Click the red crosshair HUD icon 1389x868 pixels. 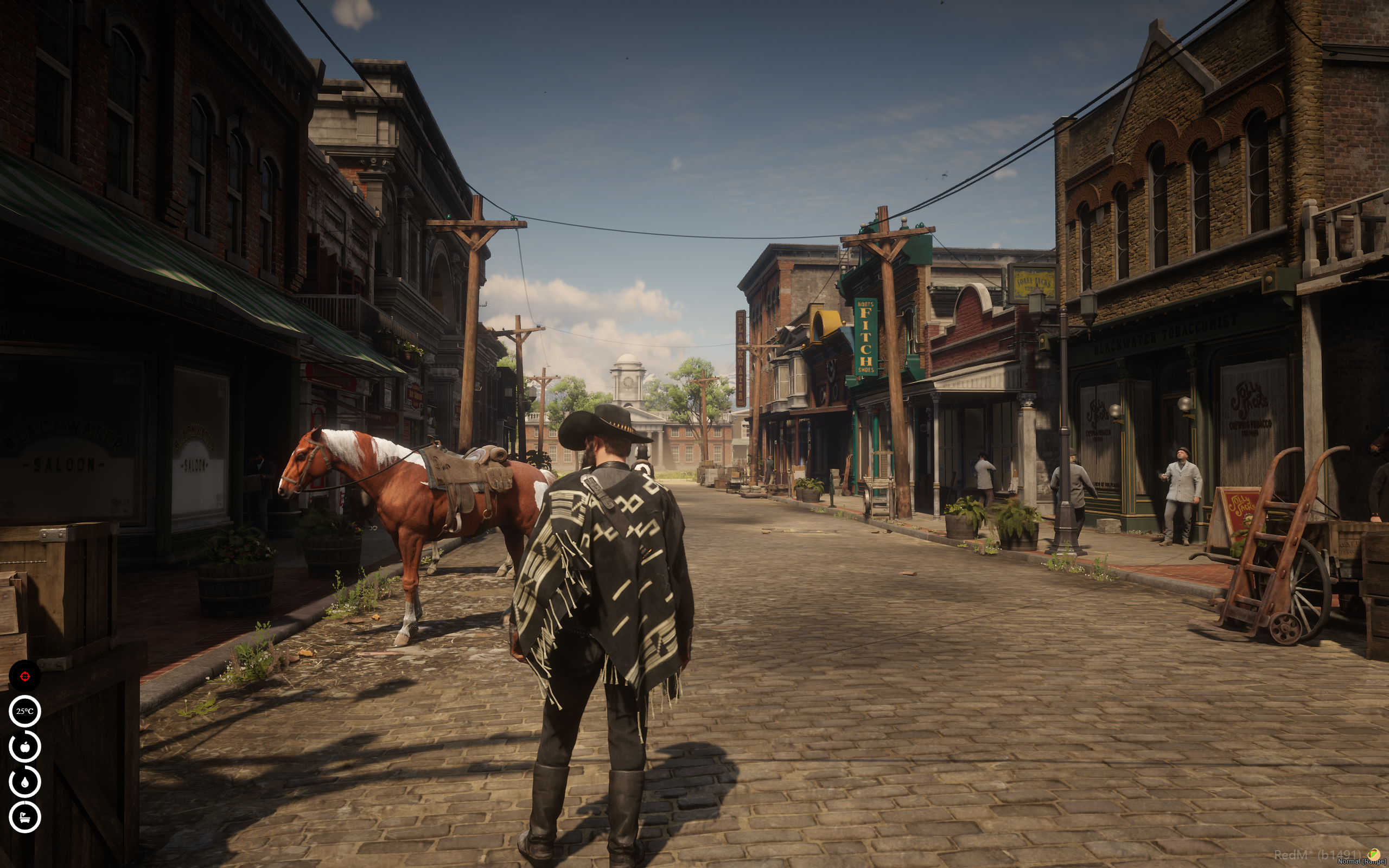point(24,676)
